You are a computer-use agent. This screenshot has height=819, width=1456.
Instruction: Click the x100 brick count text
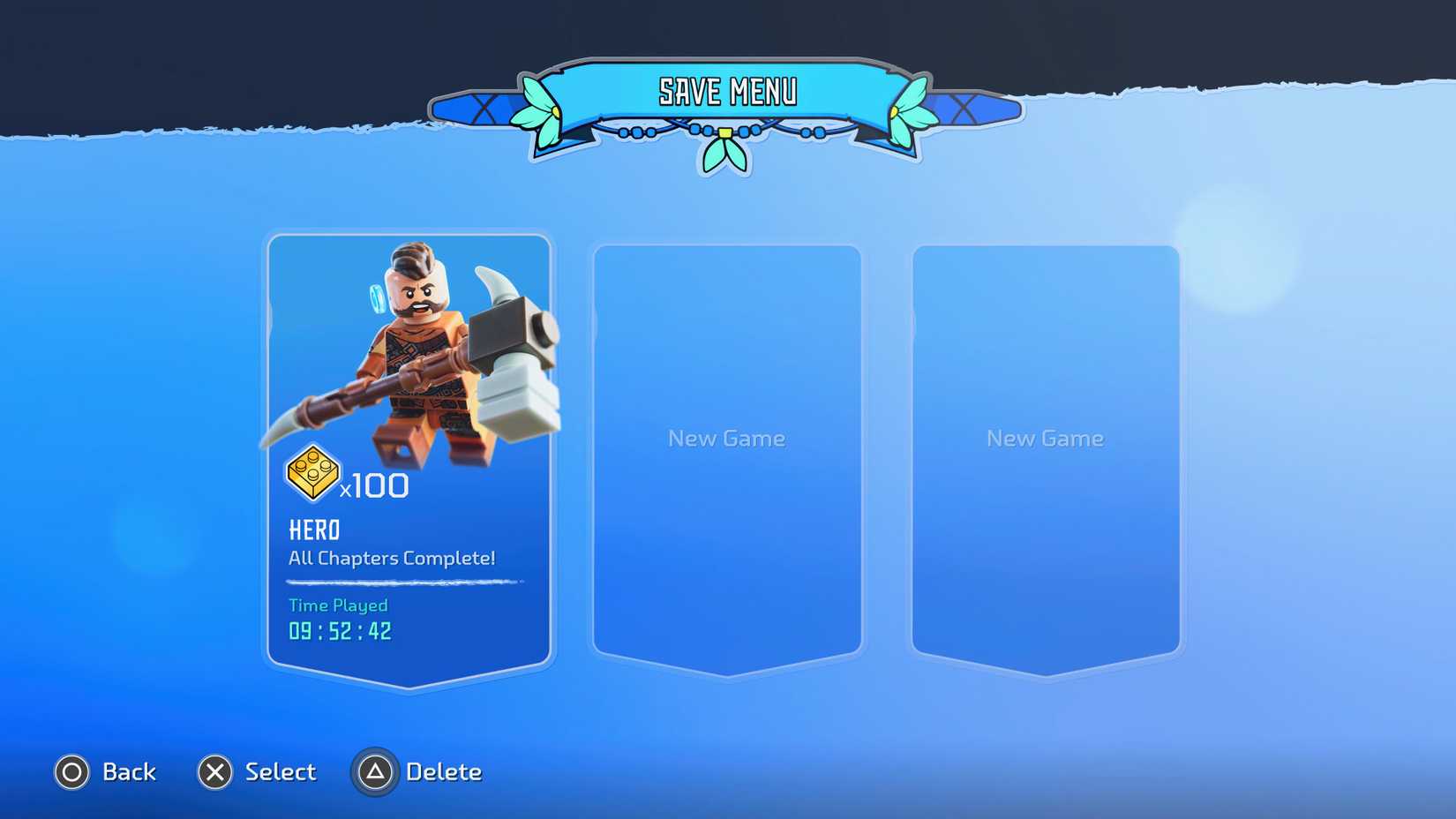374,484
